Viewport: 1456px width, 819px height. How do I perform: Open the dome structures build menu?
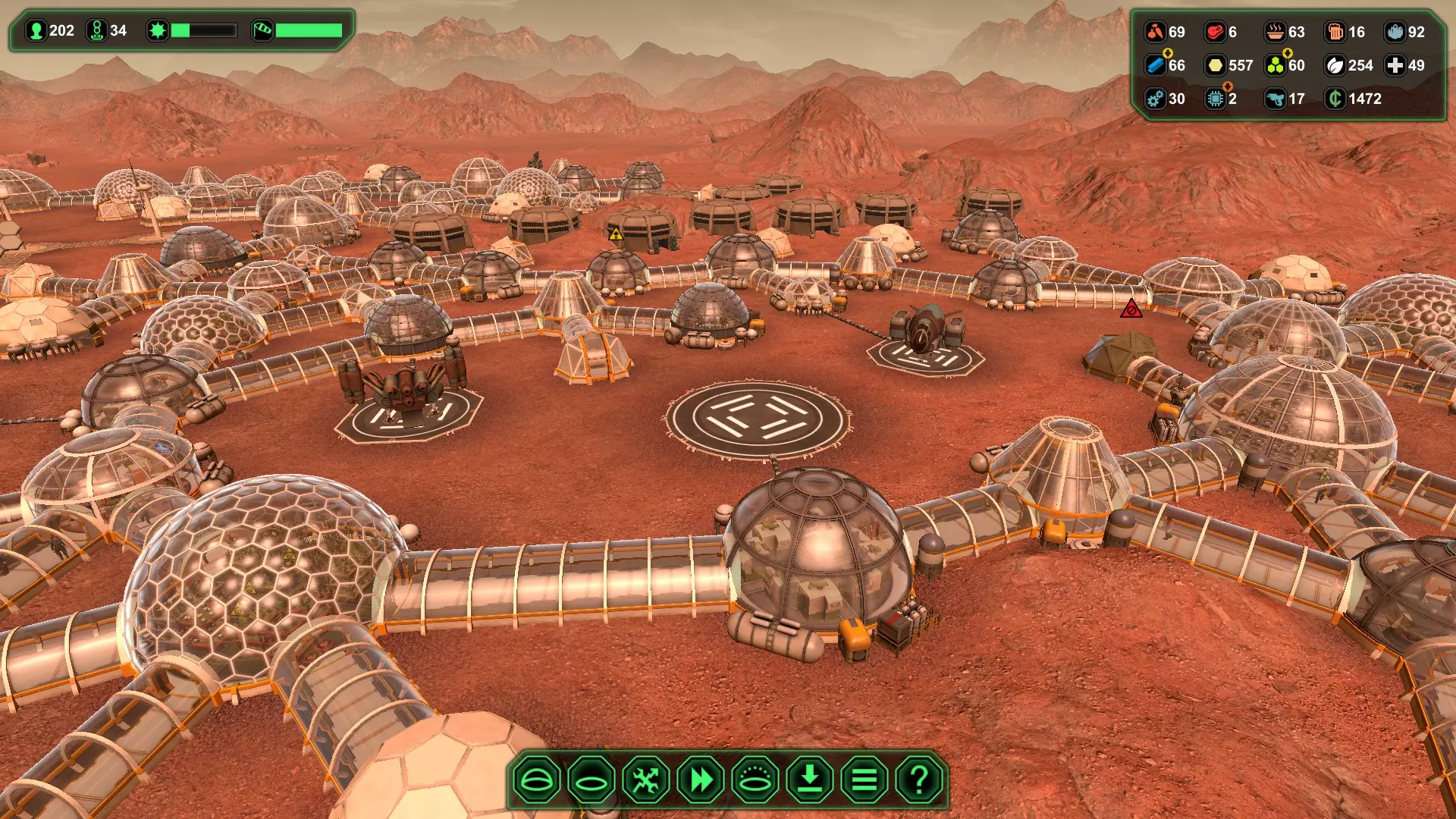coord(537,780)
